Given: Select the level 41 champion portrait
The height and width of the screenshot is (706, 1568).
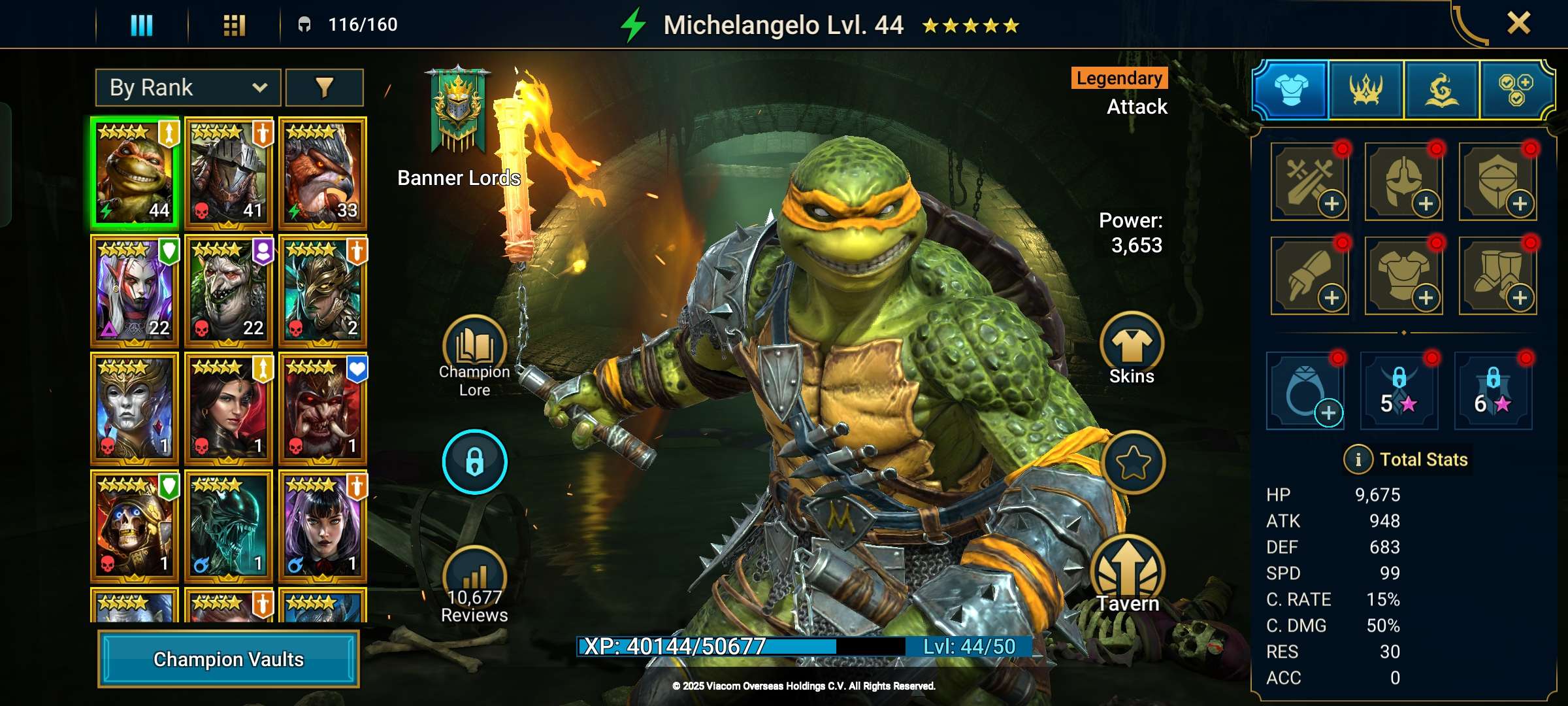Looking at the screenshot, I should (x=228, y=173).
